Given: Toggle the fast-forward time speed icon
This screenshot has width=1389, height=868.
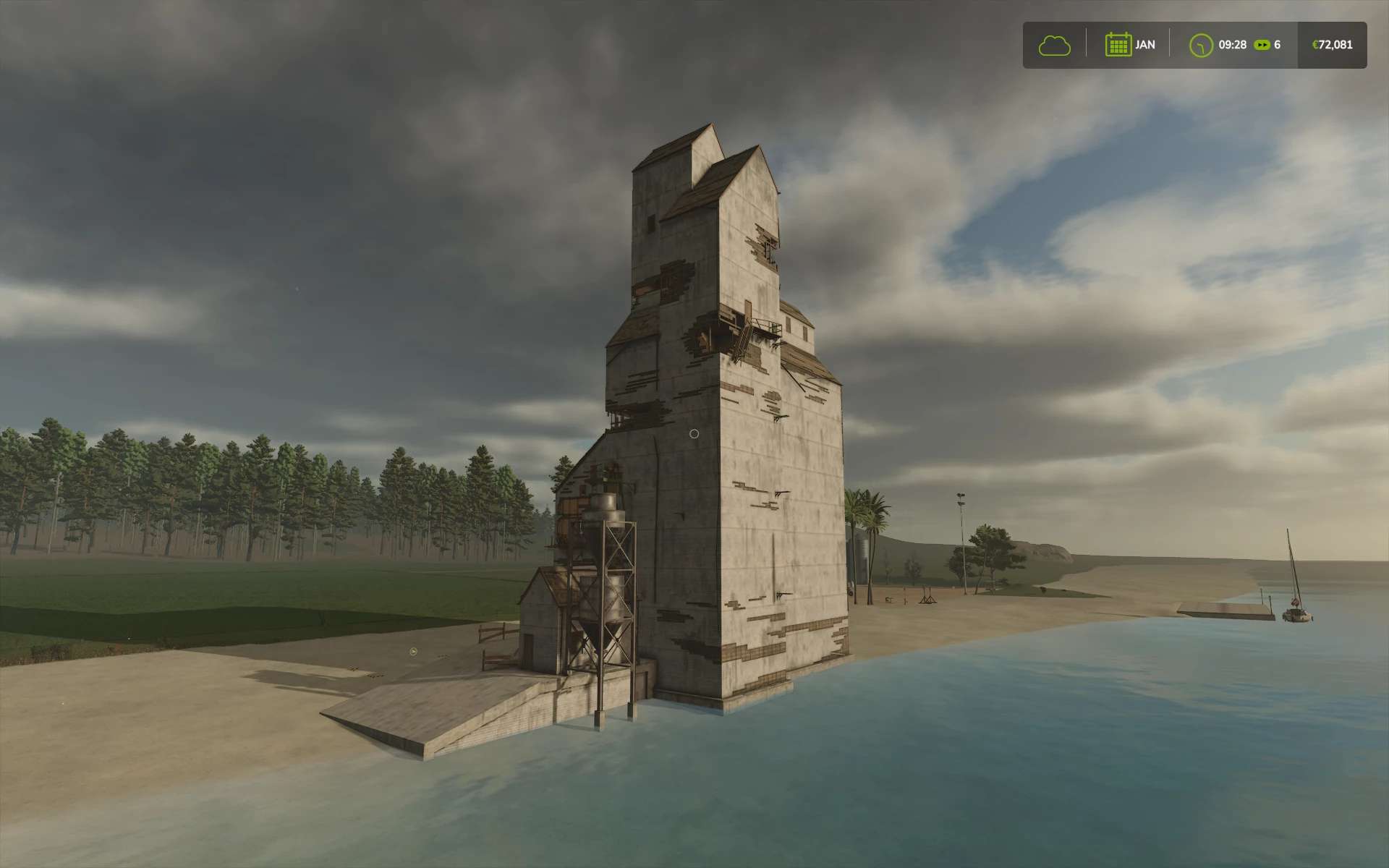Looking at the screenshot, I should (1262, 45).
